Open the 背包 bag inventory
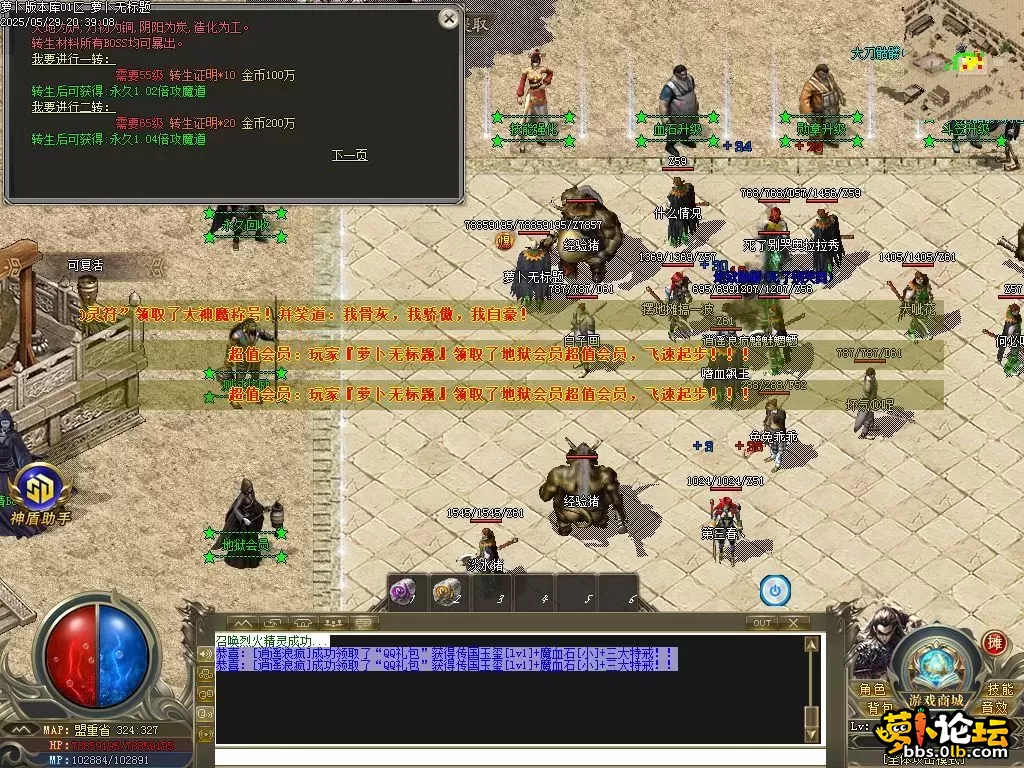Viewport: 1024px width, 768px height. pos(880,708)
